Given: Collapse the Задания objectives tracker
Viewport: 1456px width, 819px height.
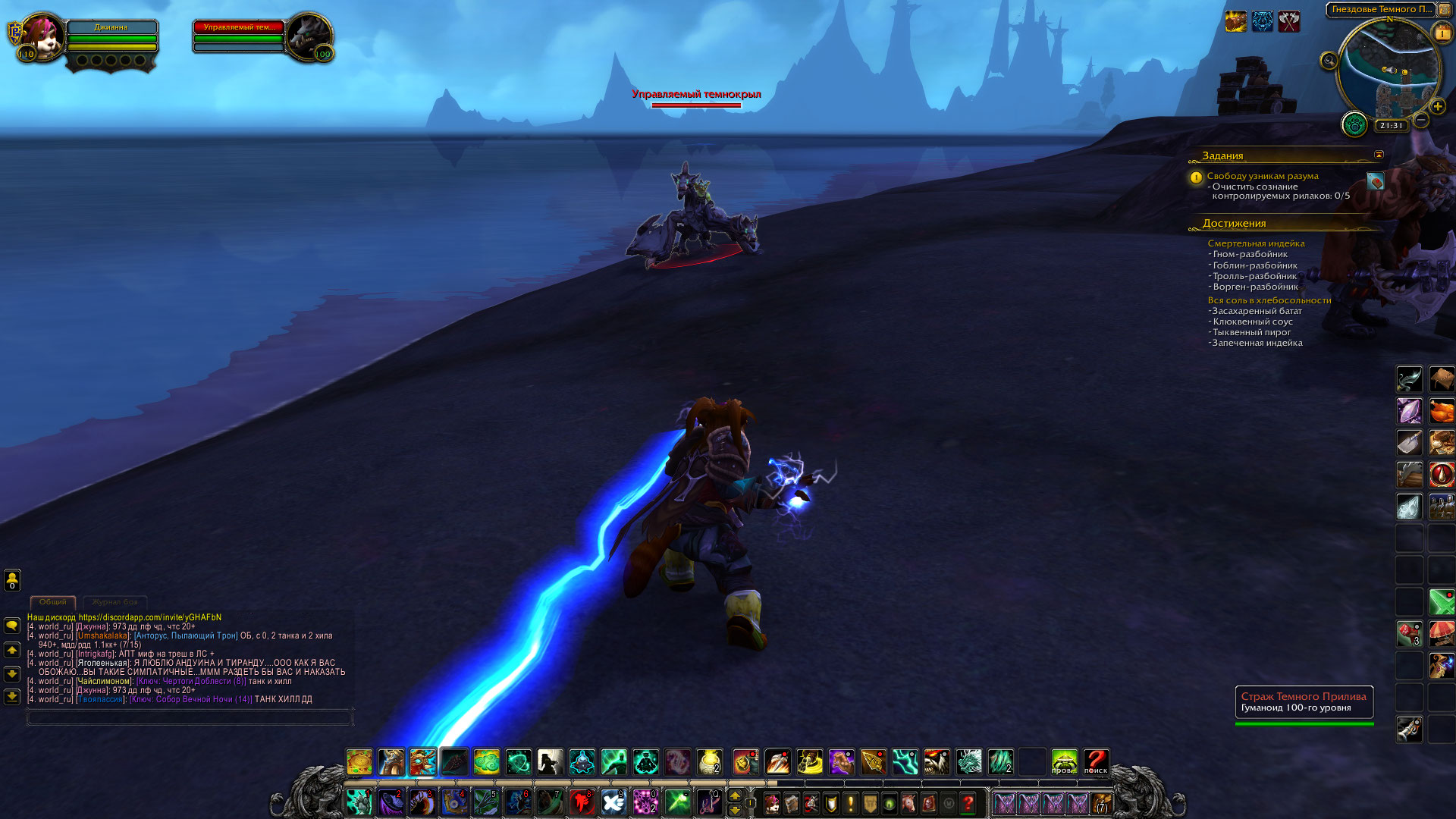Looking at the screenshot, I should 1379,155.
